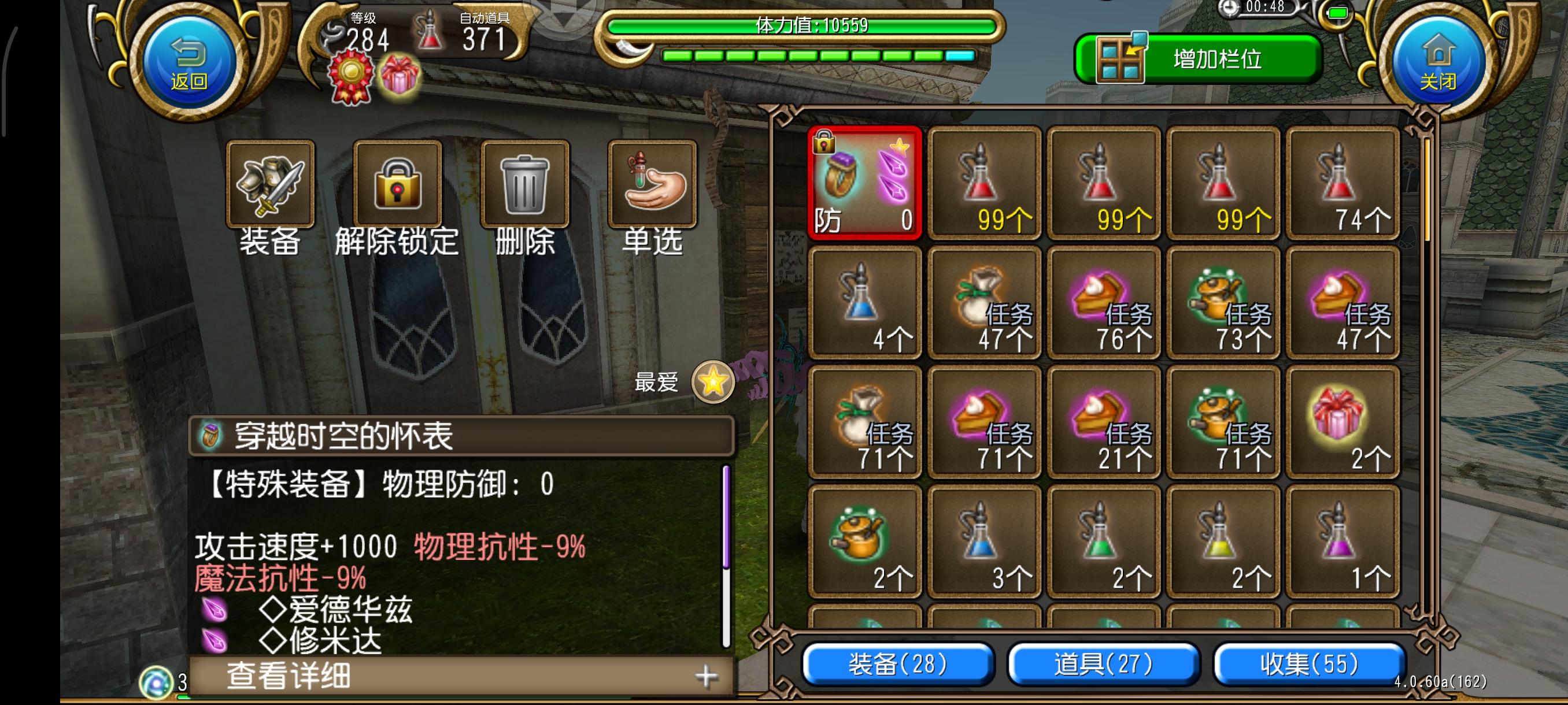Toggle the 最爱 favorite star

tap(713, 383)
